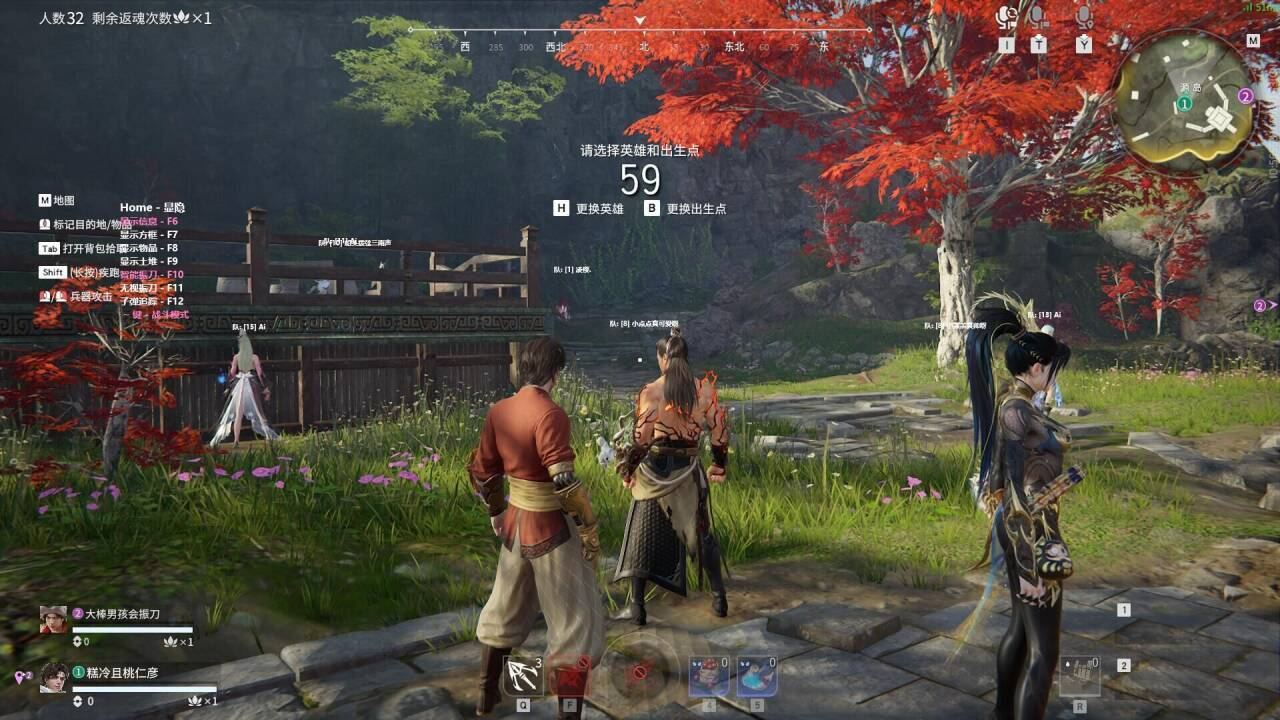
Task: Toggle the team voice speaker icon
Action: (x=1006, y=17)
